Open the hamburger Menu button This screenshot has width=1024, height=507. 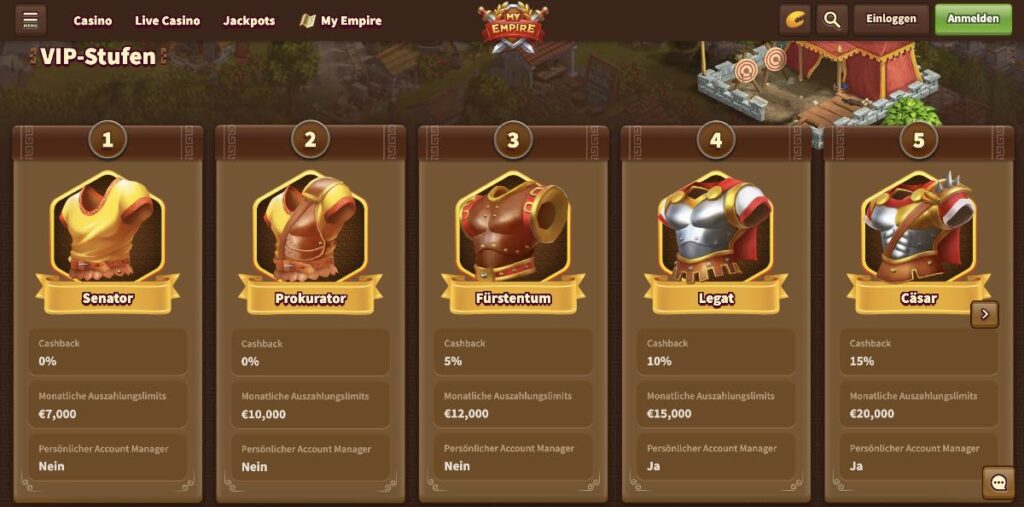click(30, 20)
